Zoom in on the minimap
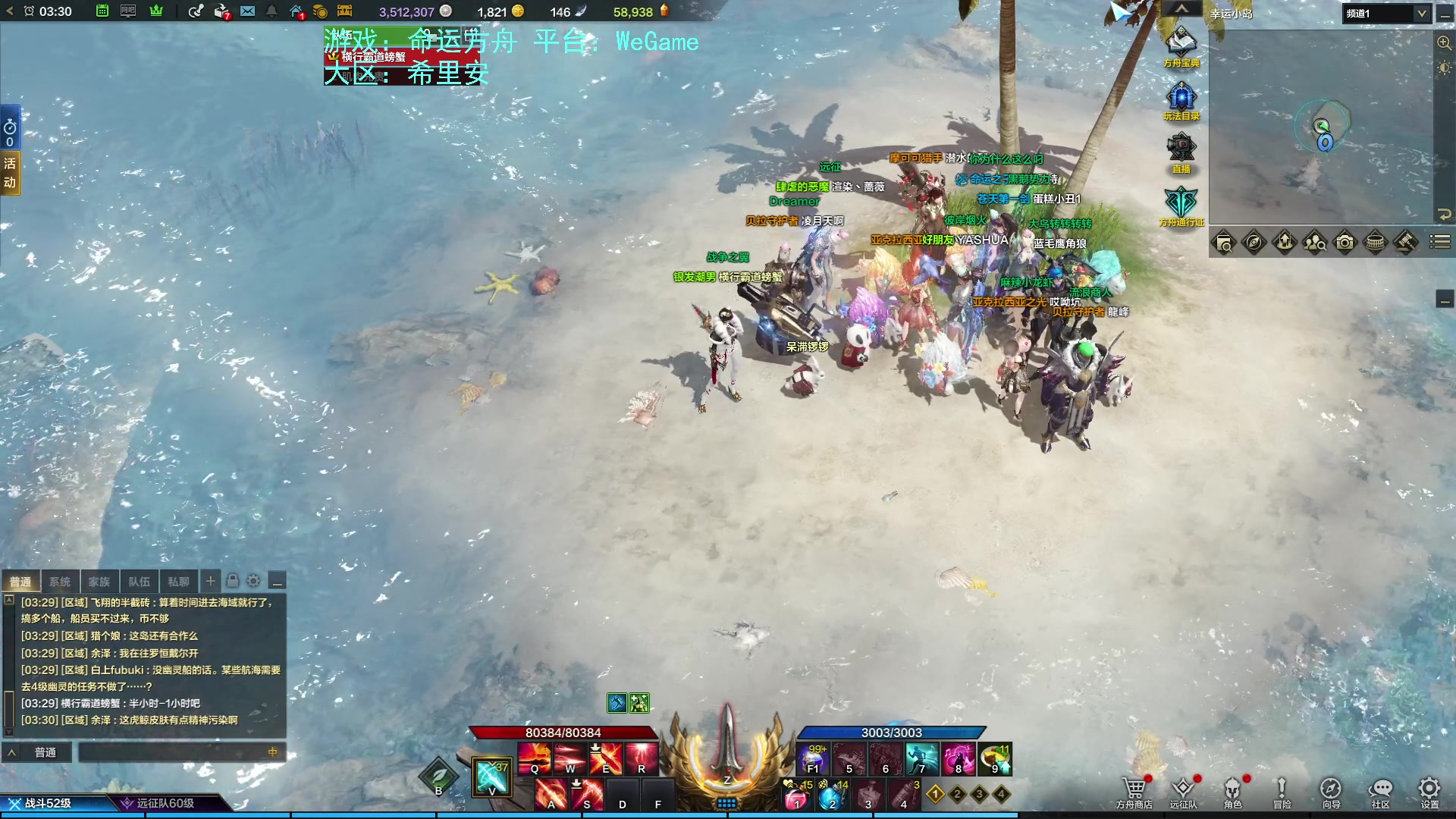The height and width of the screenshot is (819, 1456). click(1444, 43)
